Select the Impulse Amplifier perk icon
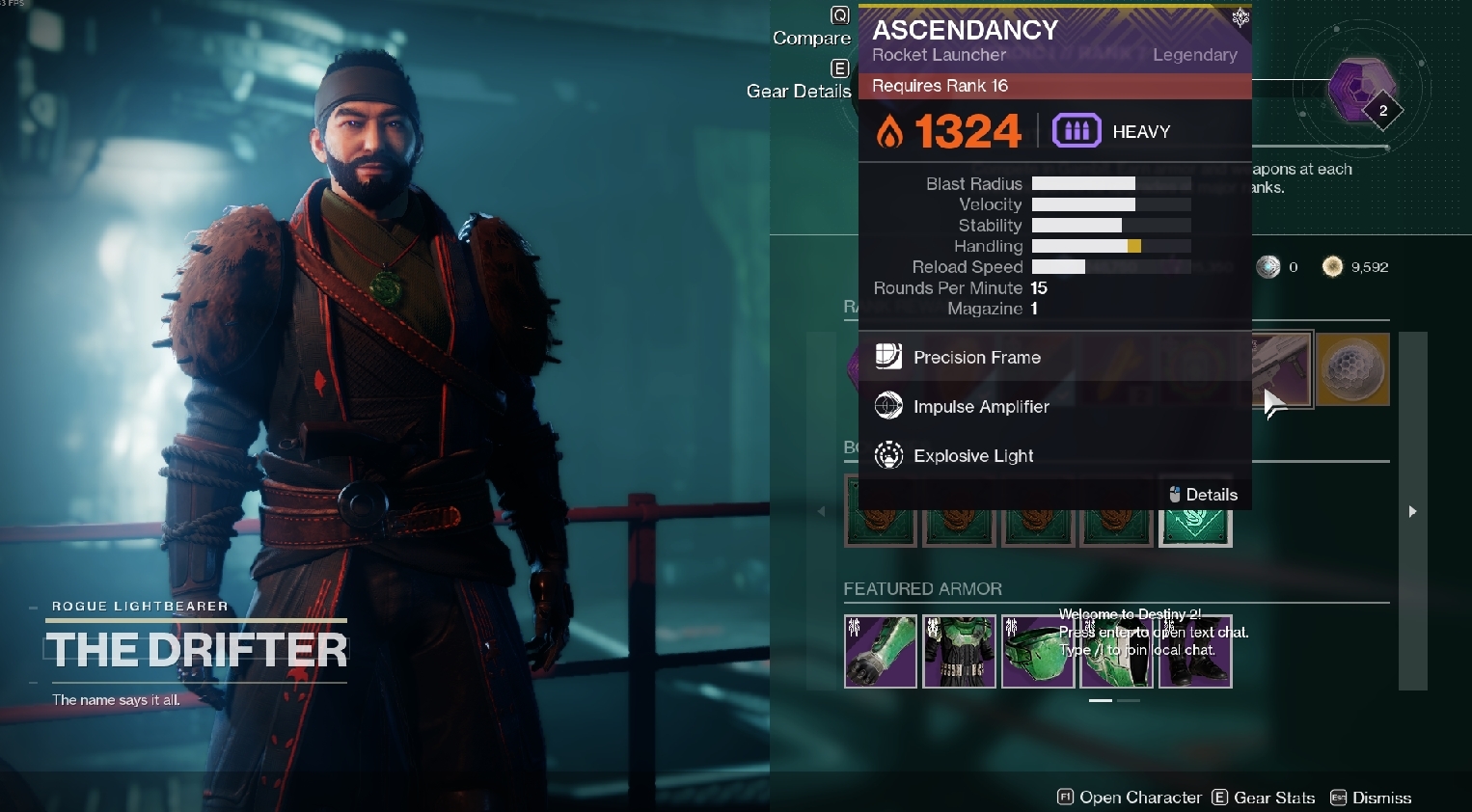The width and height of the screenshot is (1472, 812). click(x=888, y=405)
